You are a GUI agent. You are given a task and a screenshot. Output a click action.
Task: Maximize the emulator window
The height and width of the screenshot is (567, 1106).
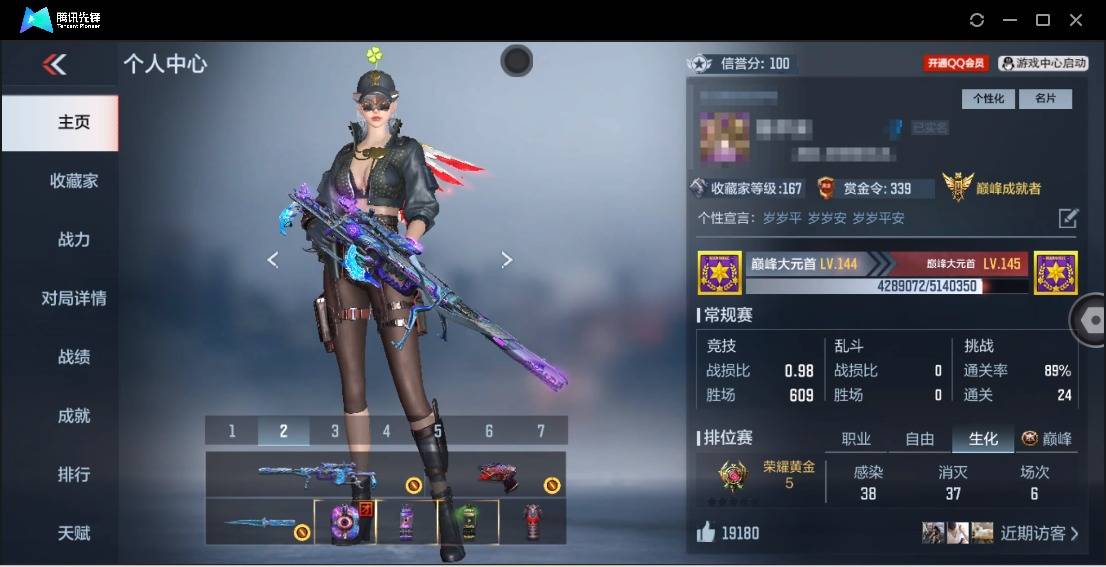click(x=1043, y=20)
